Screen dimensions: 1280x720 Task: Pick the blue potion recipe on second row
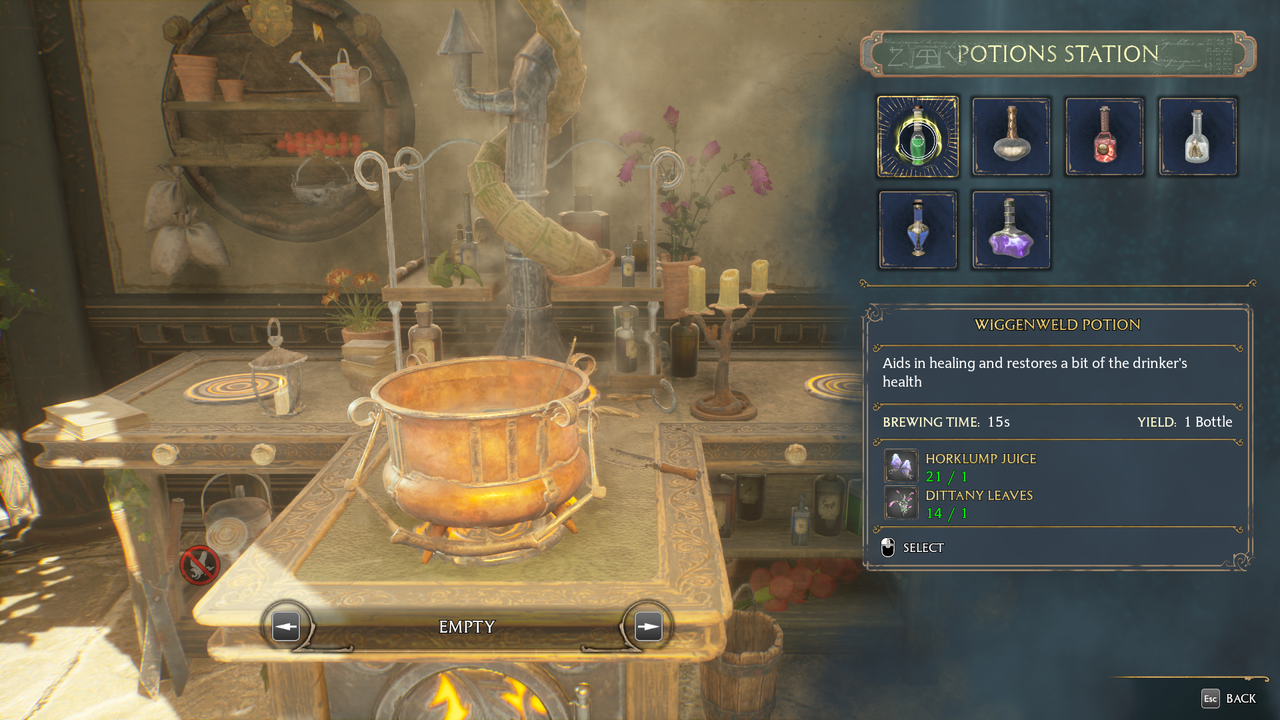click(x=917, y=230)
